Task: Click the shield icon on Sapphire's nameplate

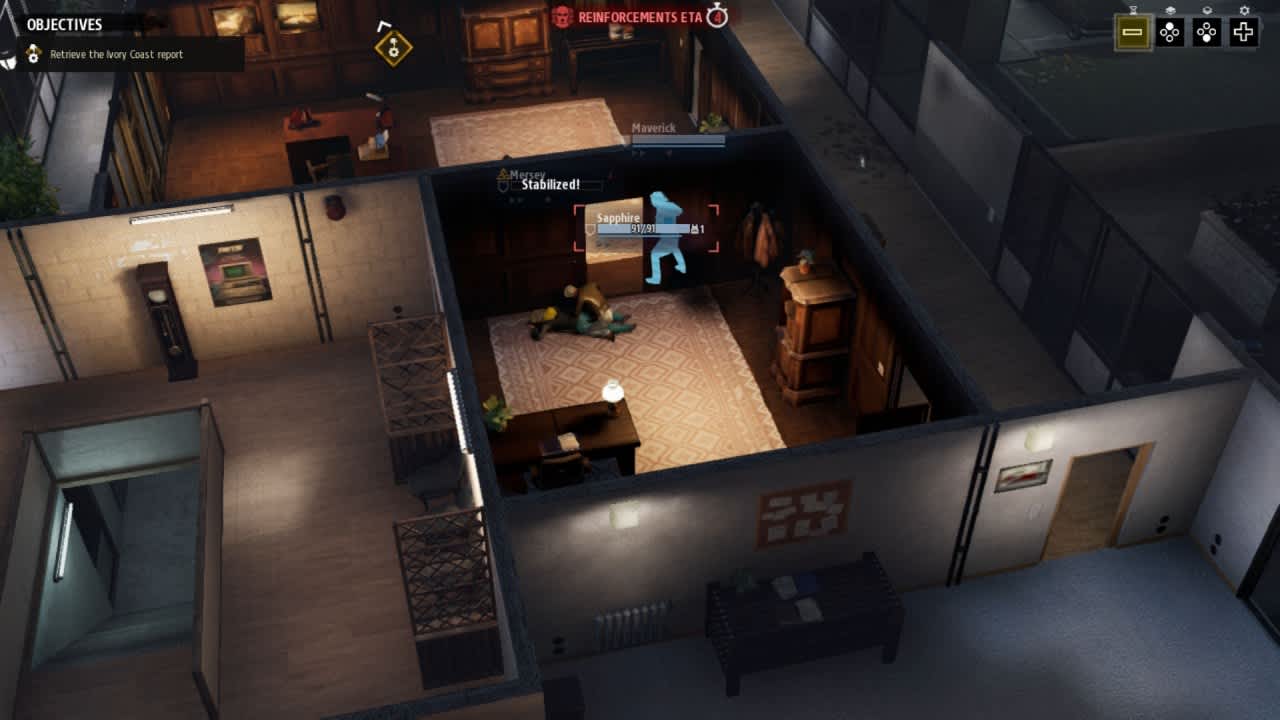Action: tap(589, 229)
